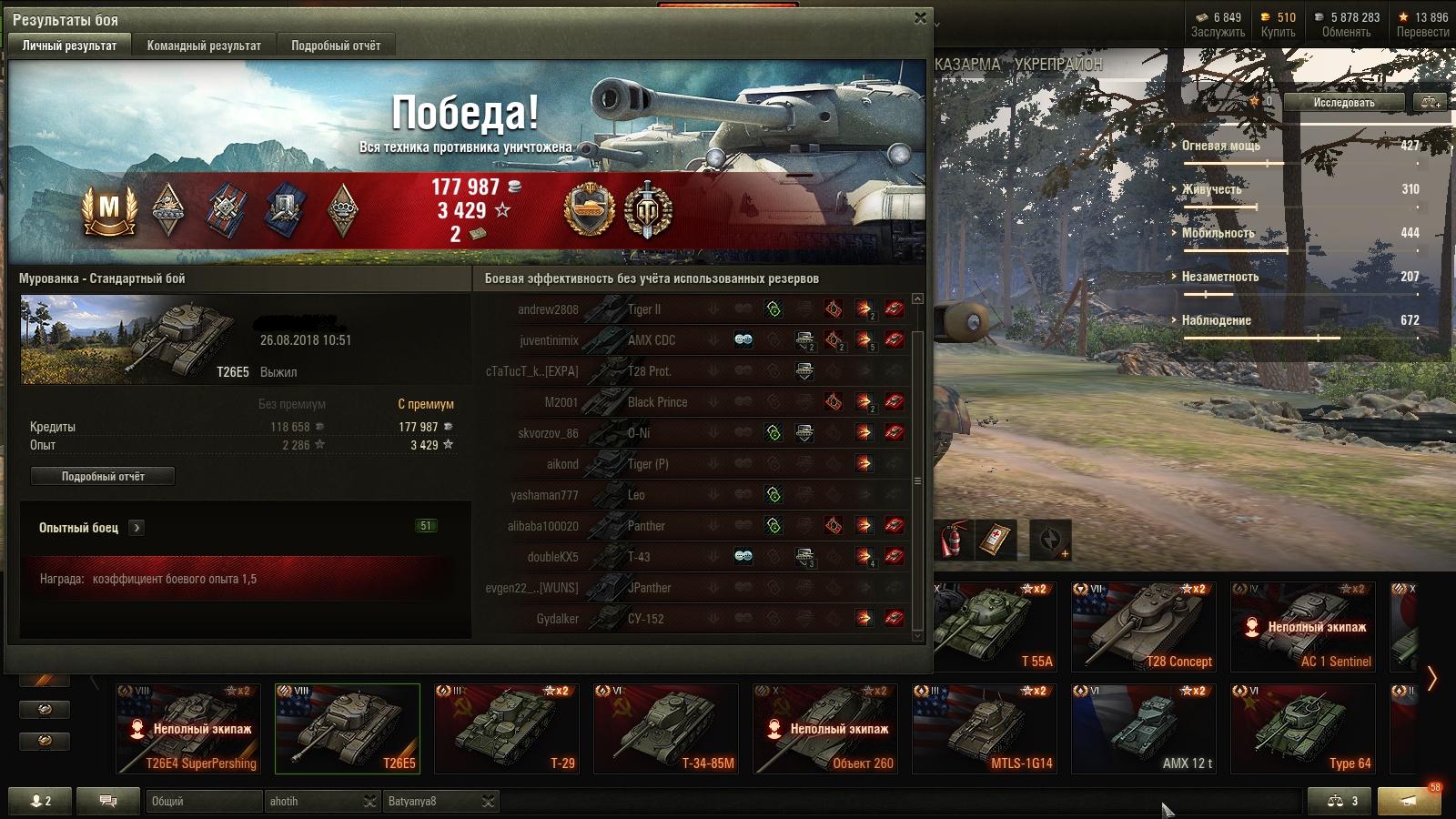Select the Личный результат tab
This screenshot has width=1456, height=819.
coord(69,45)
